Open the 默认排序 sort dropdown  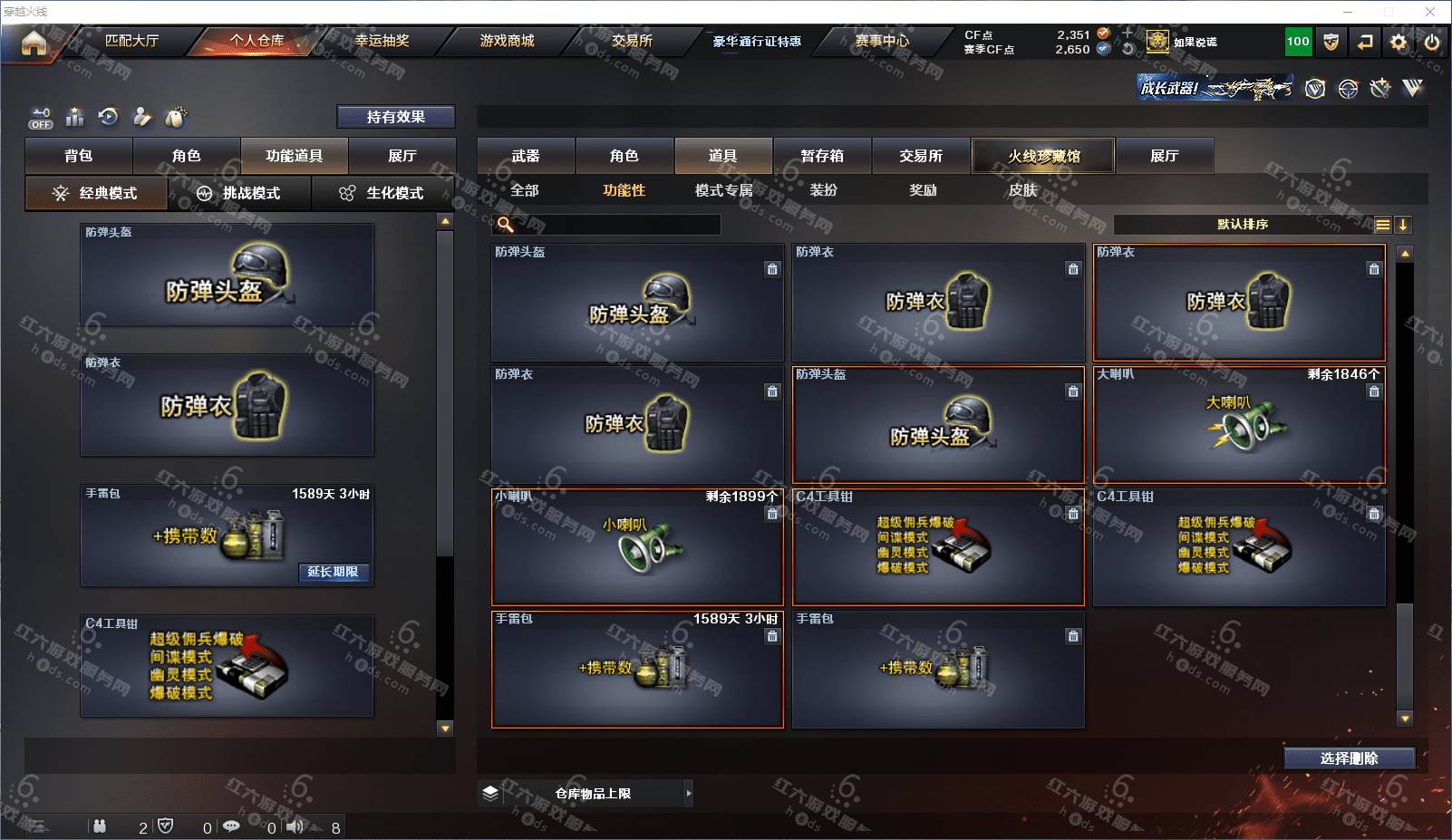pos(1243,225)
